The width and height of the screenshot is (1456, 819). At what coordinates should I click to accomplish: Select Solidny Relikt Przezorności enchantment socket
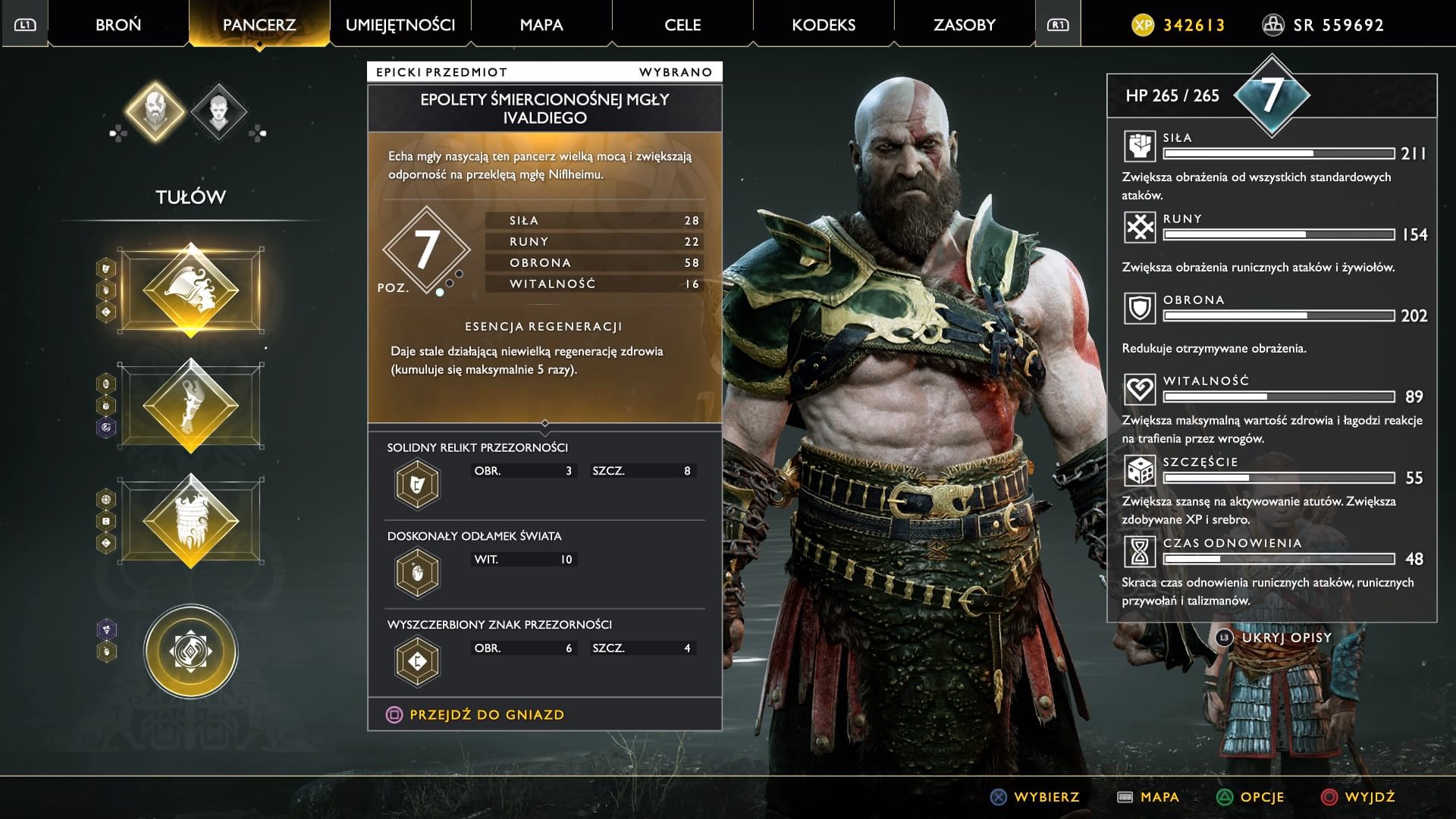[x=417, y=484]
